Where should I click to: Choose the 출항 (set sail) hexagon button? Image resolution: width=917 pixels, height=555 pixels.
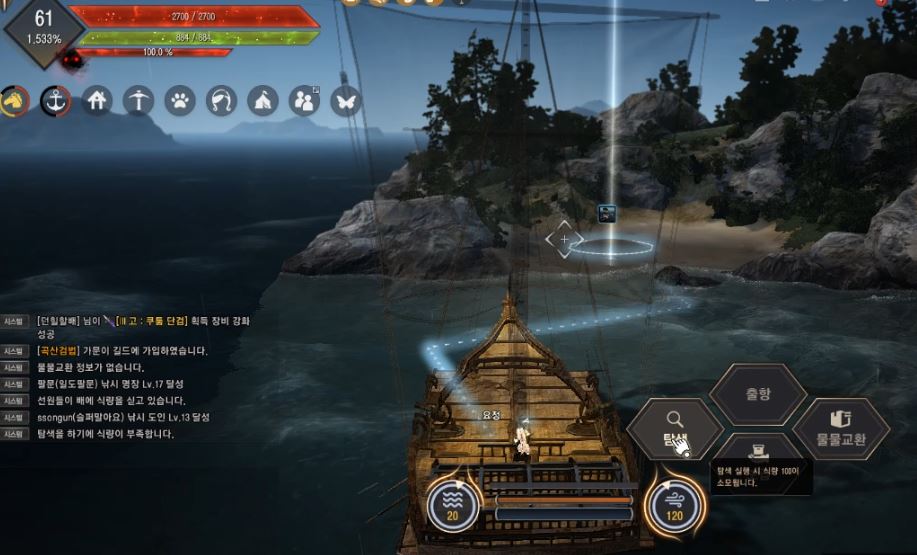pos(758,394)
